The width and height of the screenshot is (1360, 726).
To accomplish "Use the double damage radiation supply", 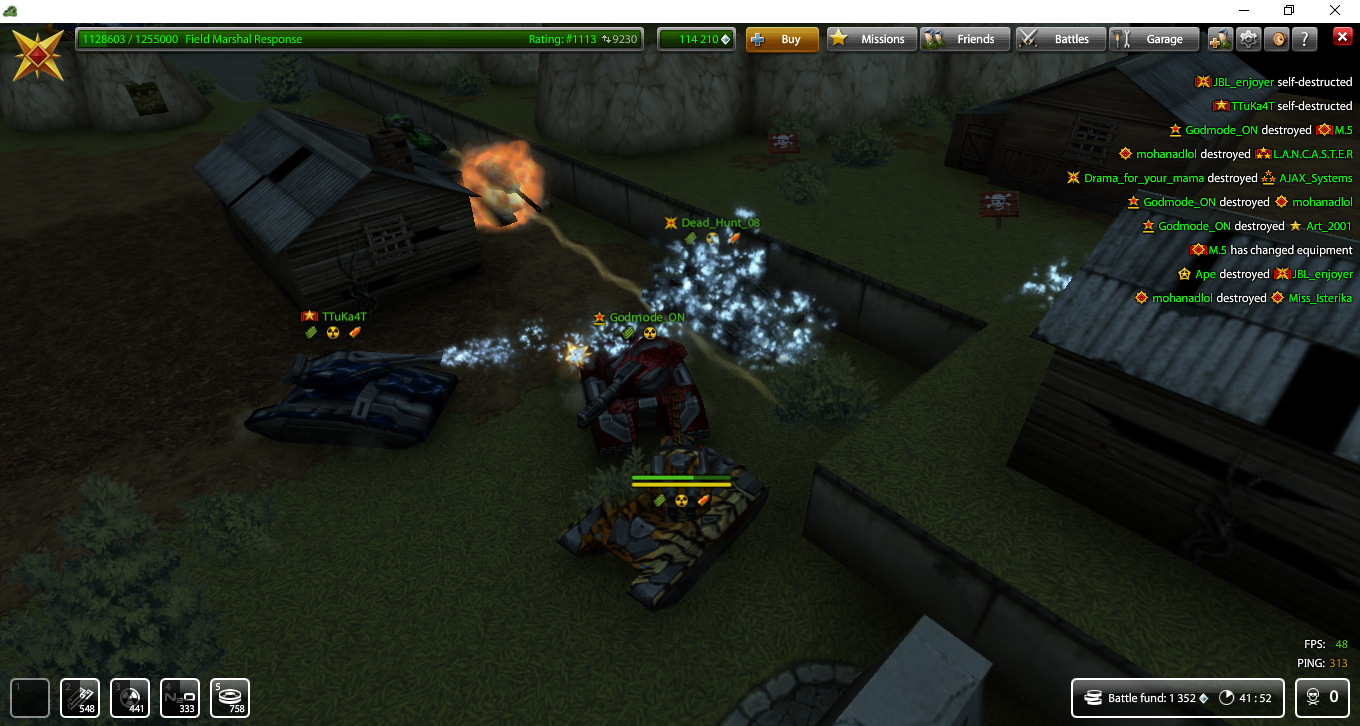I will (x=129, y=697).
